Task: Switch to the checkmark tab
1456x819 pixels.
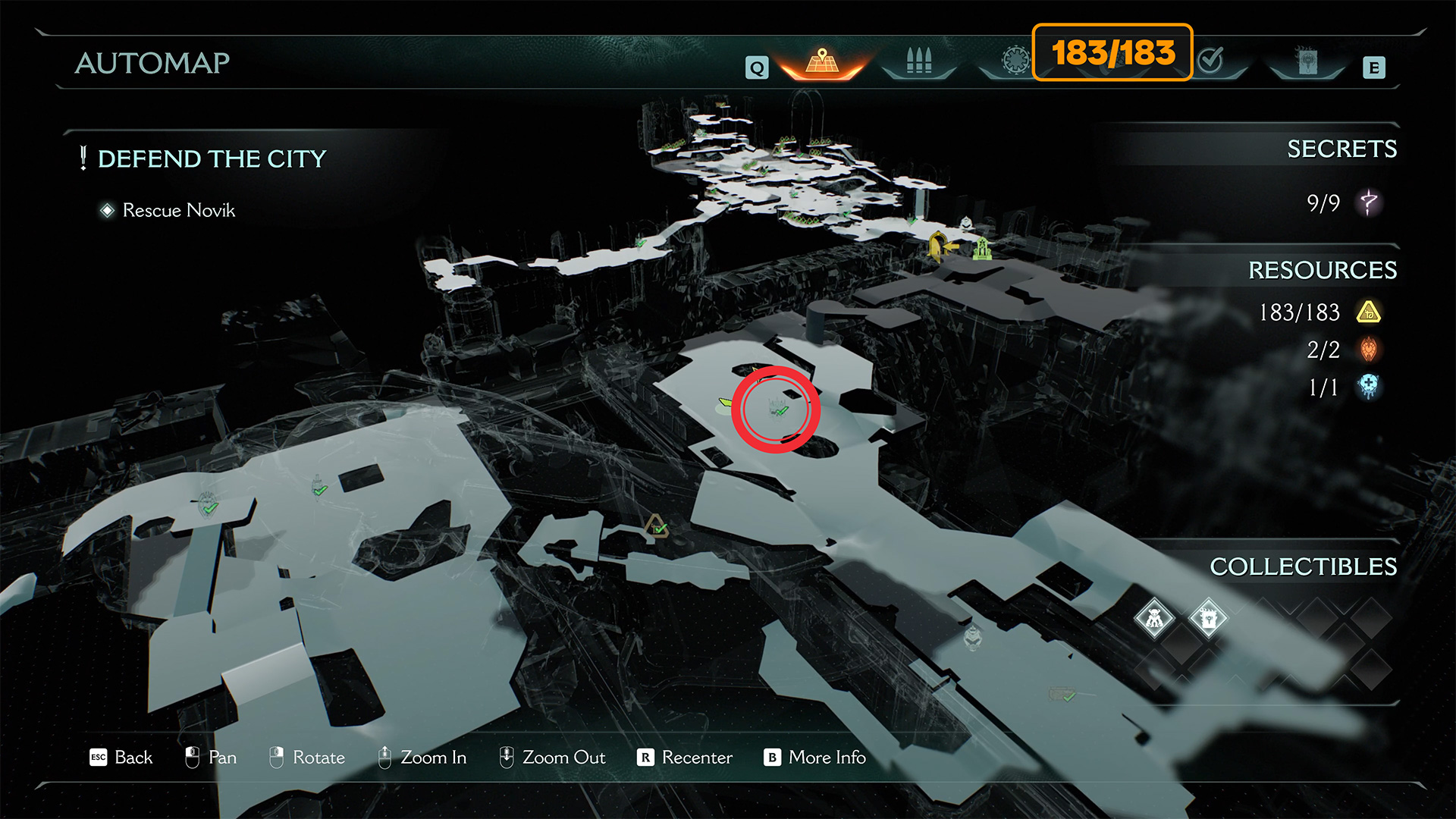Action: coord(1211,60)
